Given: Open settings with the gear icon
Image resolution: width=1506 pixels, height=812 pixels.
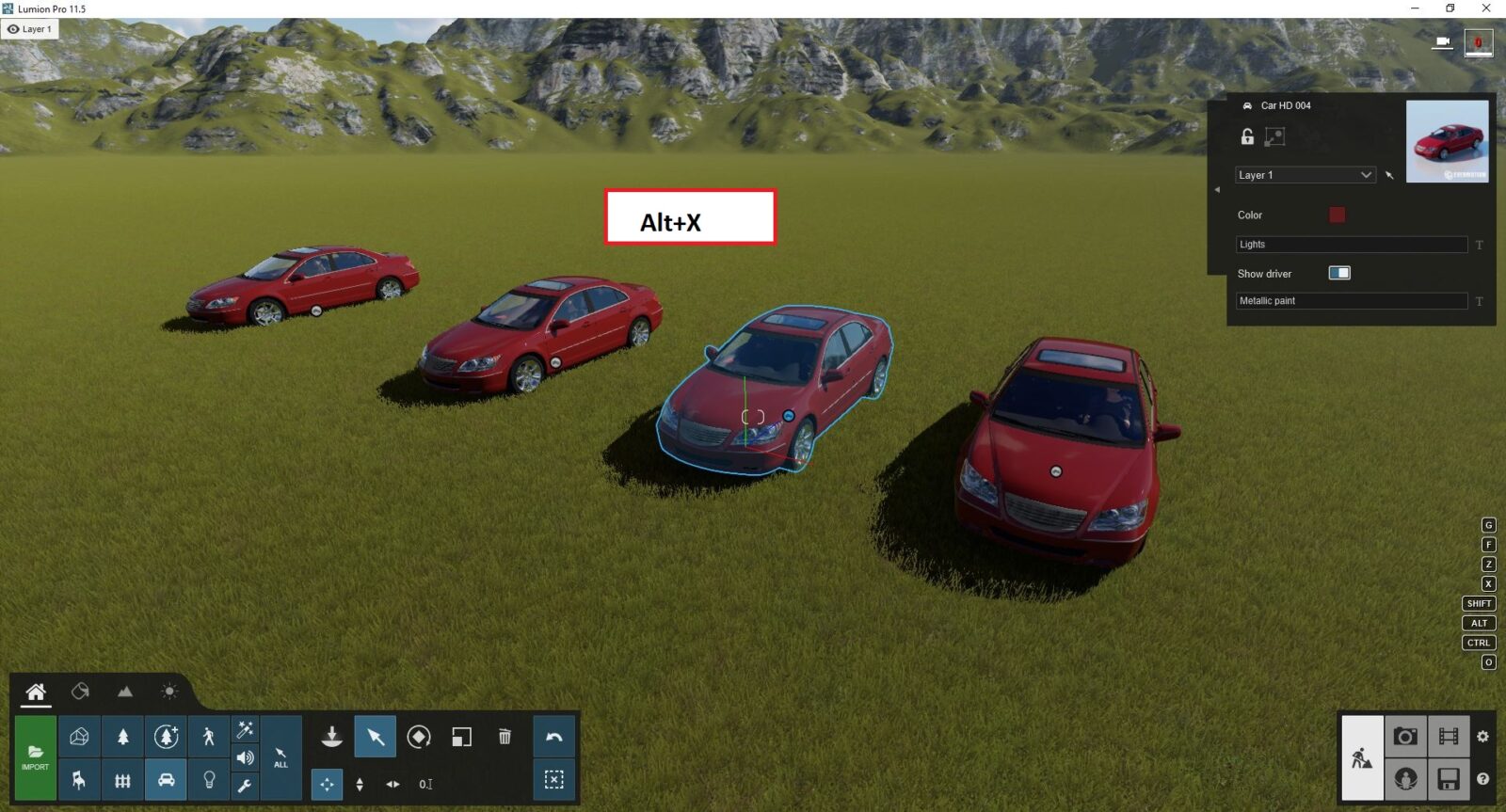Looking at the screenshot, I should point(1482,737).
